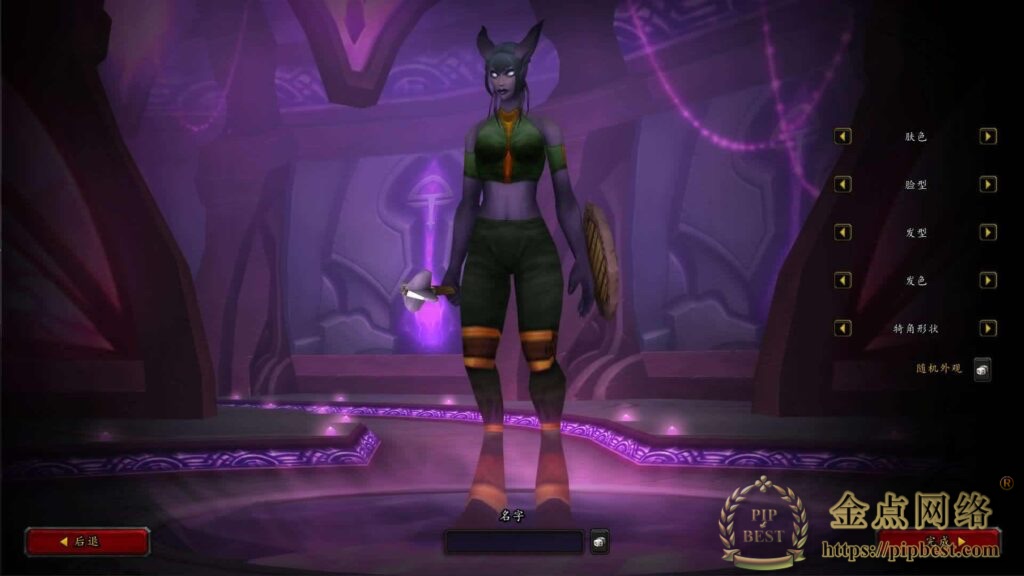1024x576 pixels.
Task: Select previous 肤色 skin color option
Action: tap(843, 136)
